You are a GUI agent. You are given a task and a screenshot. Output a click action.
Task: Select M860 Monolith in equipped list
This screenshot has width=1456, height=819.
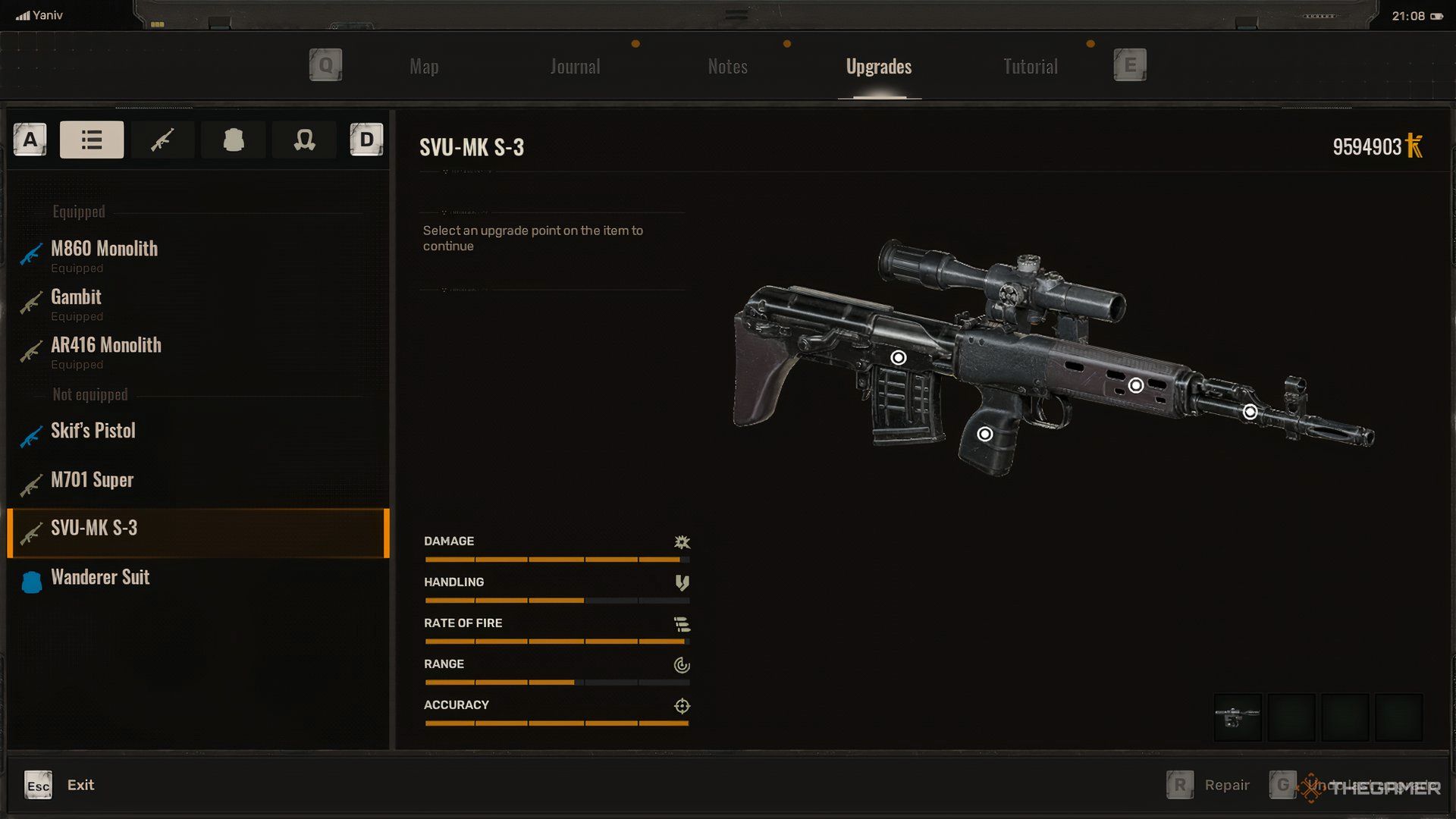click(x=104, y=249)
